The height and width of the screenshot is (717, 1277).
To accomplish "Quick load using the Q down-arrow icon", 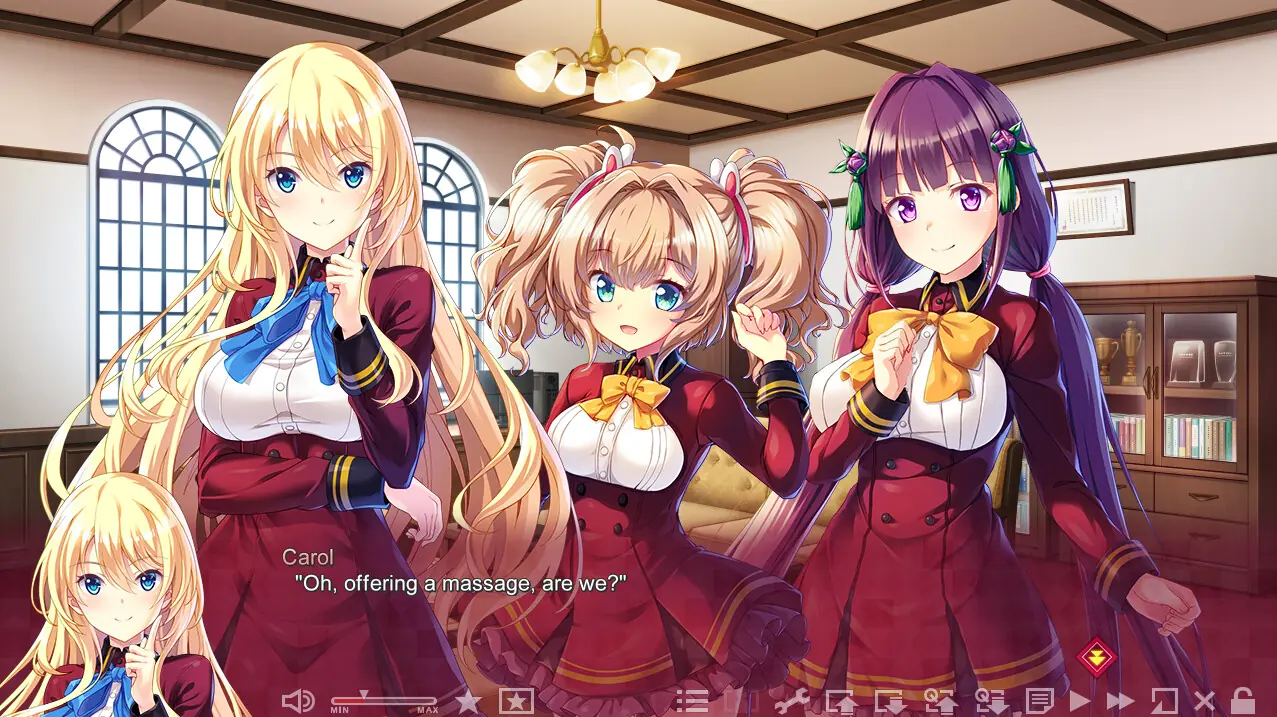I will (x=990, y=701).
